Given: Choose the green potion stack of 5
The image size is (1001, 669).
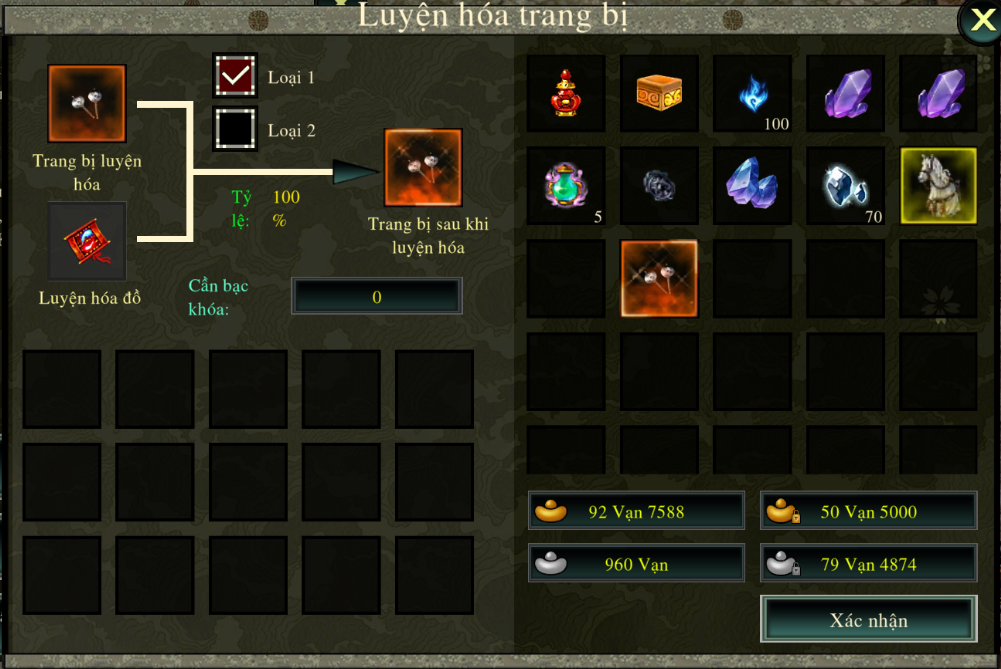Looking at the screenshot, I should 566,186.
